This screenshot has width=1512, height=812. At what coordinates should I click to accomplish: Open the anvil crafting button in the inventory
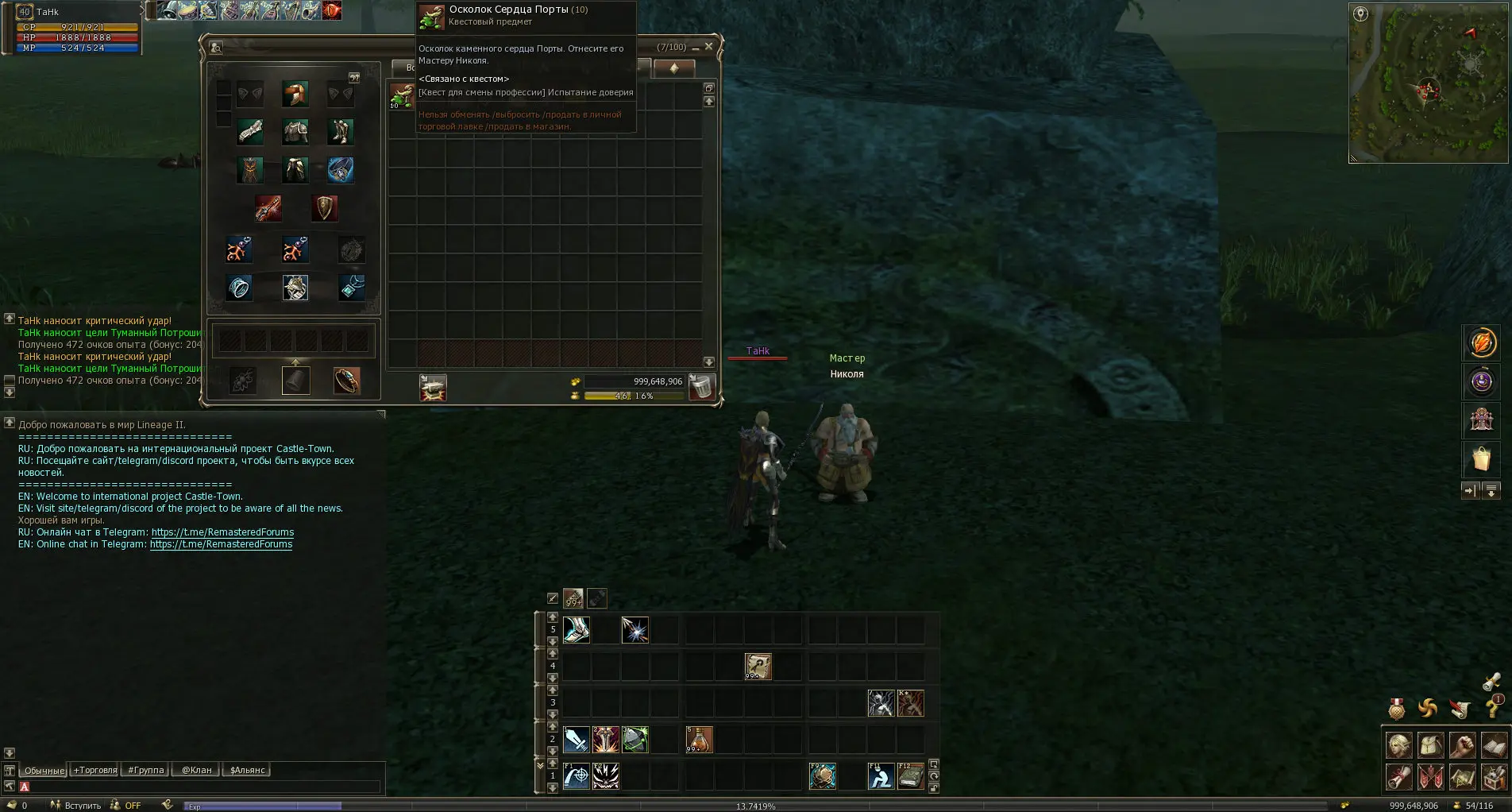coord(433,387)
